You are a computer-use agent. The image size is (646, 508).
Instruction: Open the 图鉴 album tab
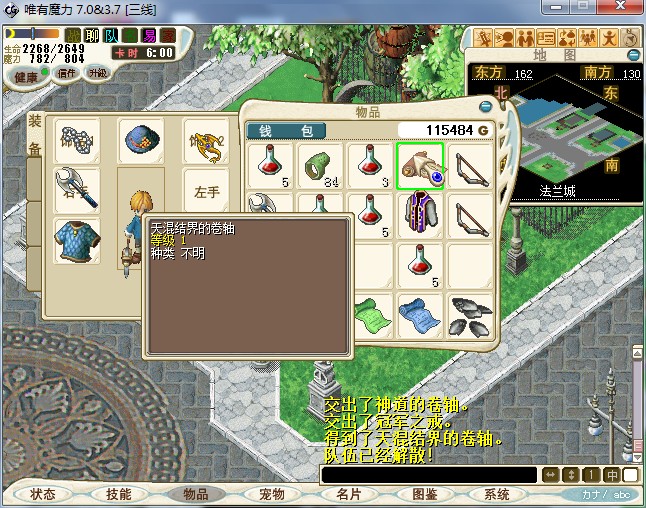tap(424, 494)
